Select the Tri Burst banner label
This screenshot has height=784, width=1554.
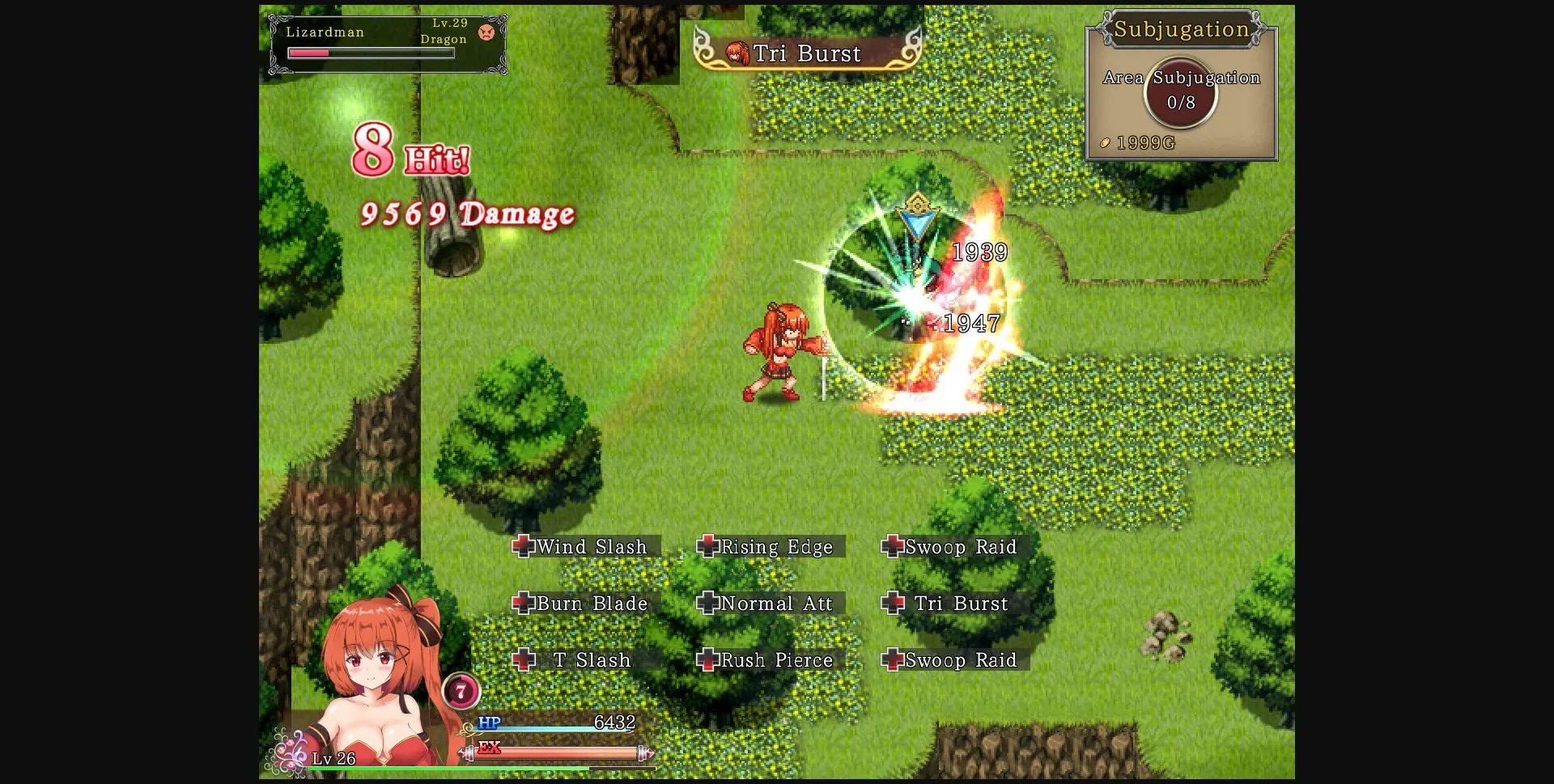click(807, 53)
